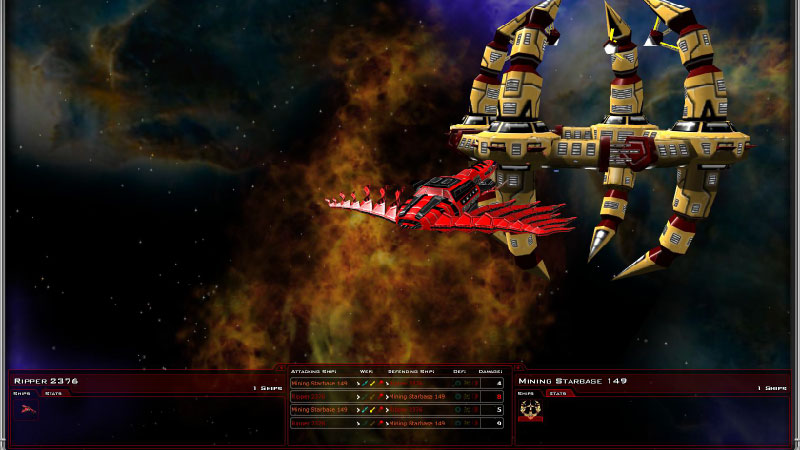Select the combat log row showing 5 damage
Screen dimensions: 800x450
397,410
